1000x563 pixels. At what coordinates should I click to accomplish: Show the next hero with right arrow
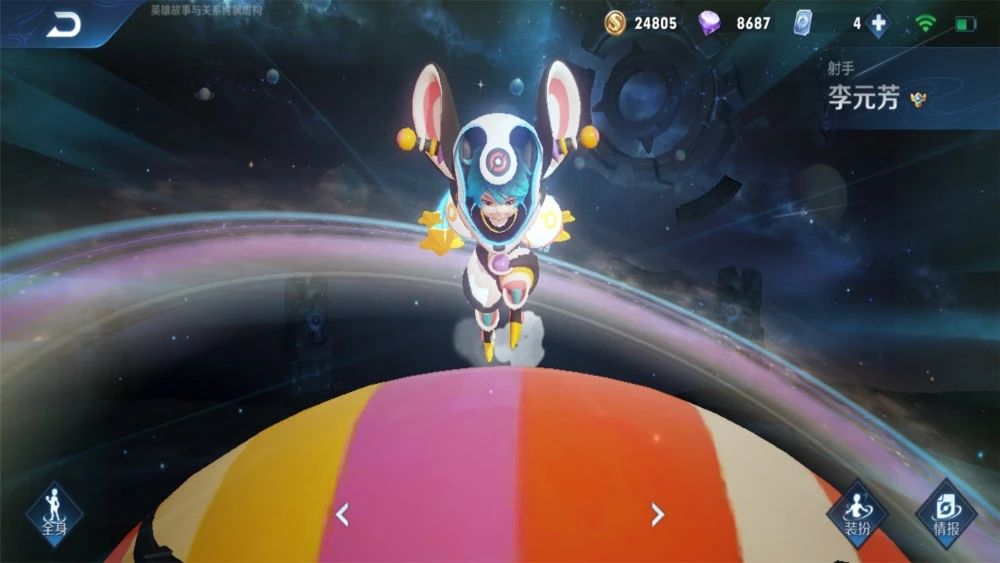(657, 515)
